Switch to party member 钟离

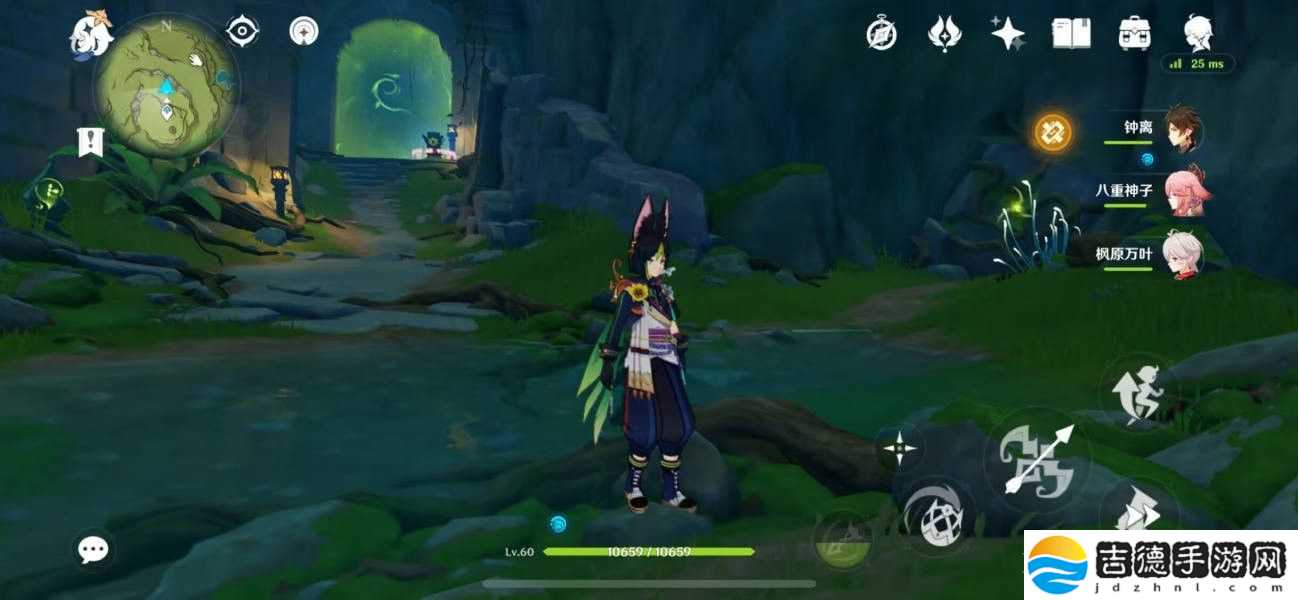[1183, 131]
